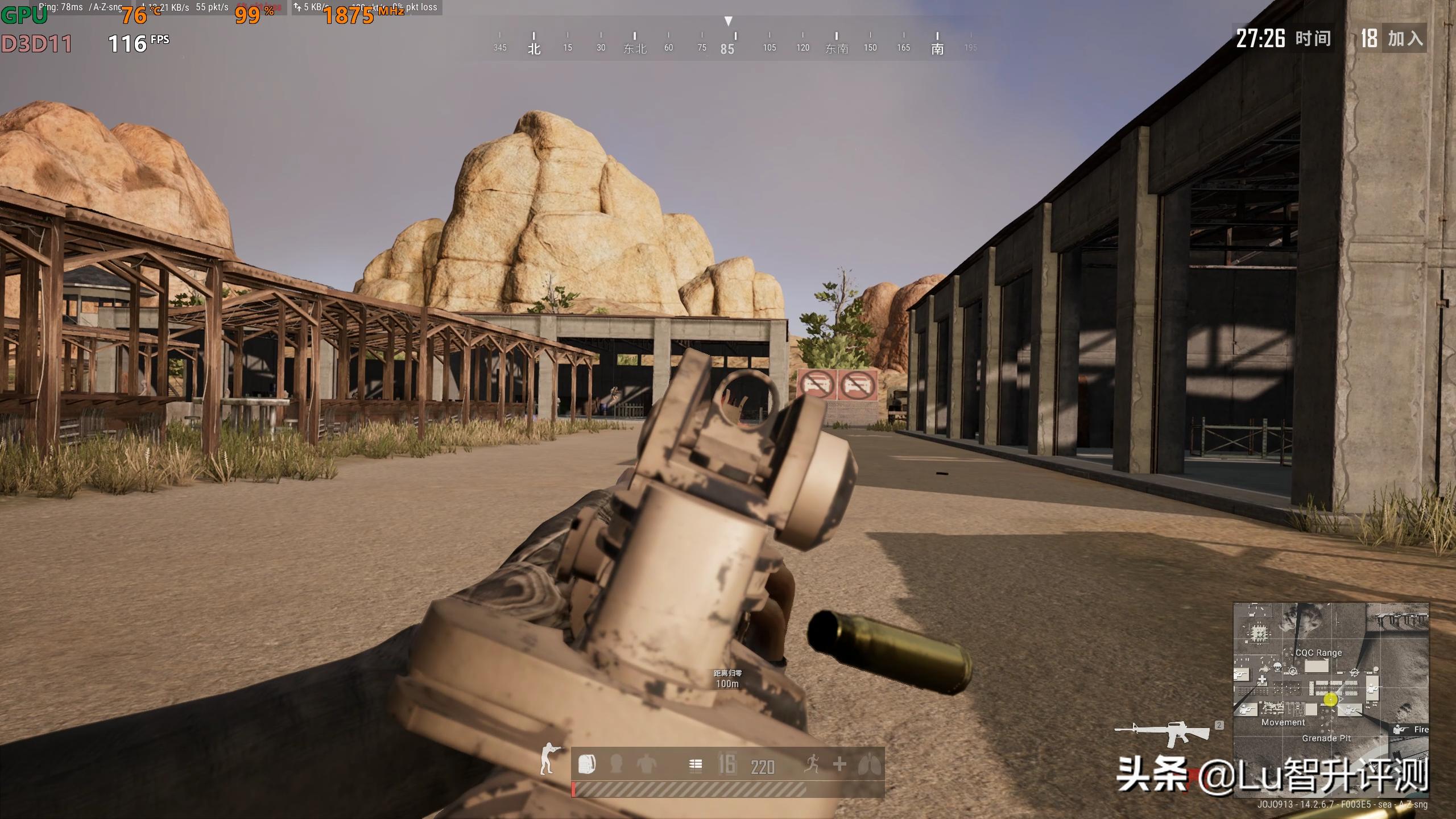
Task: Click the yellow player marker on minimap
Action: click(1330, 700)
